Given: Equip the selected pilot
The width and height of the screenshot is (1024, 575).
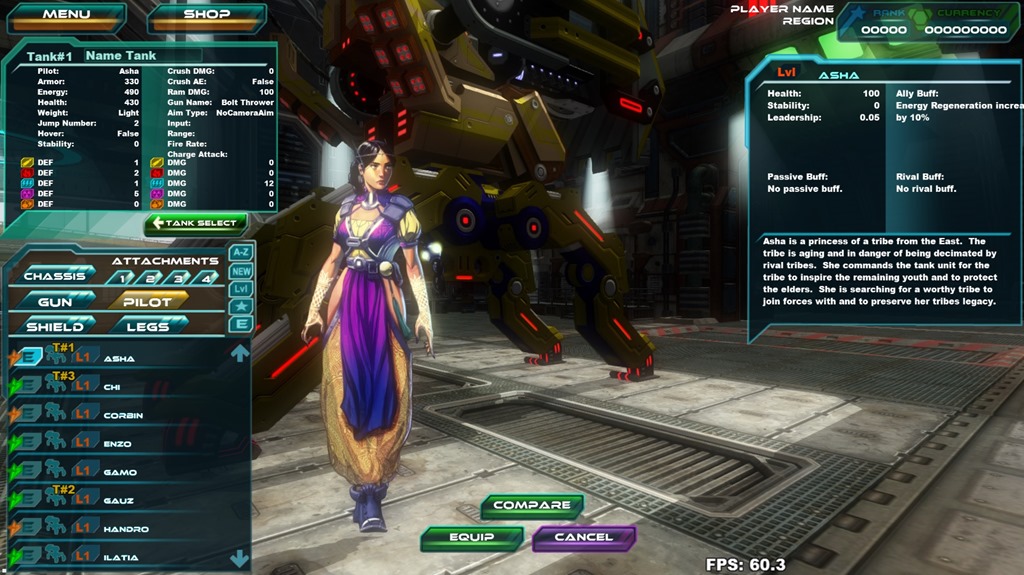Looking at the screenshot, I should pos(472,538).
